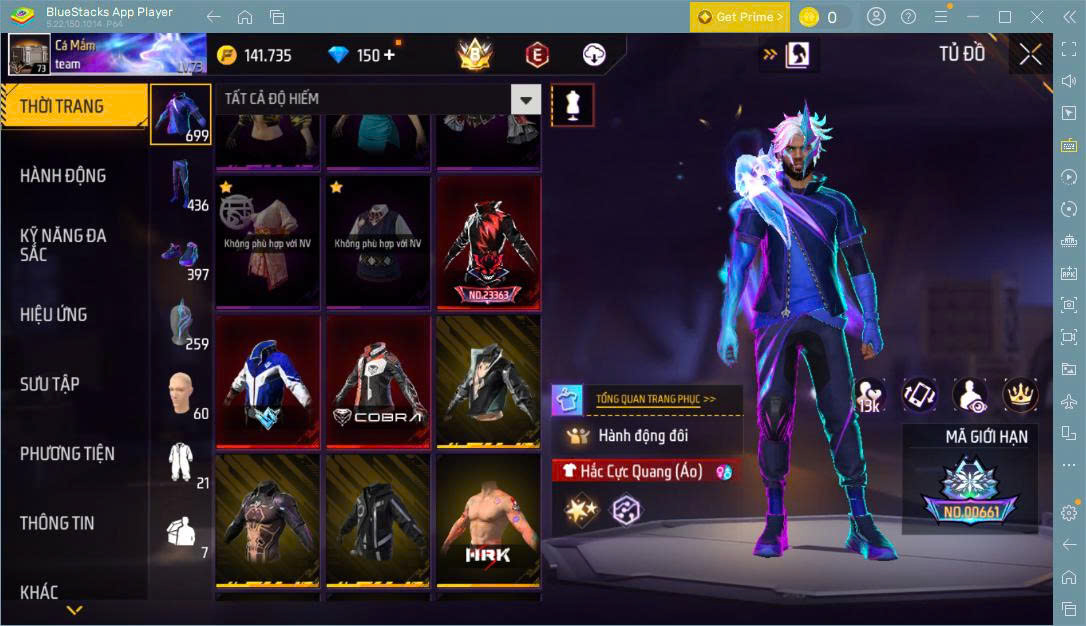Select the shoes subcategory with 397 items
Viewport: 1086px width, 626px height.
[x=181, y=256]
